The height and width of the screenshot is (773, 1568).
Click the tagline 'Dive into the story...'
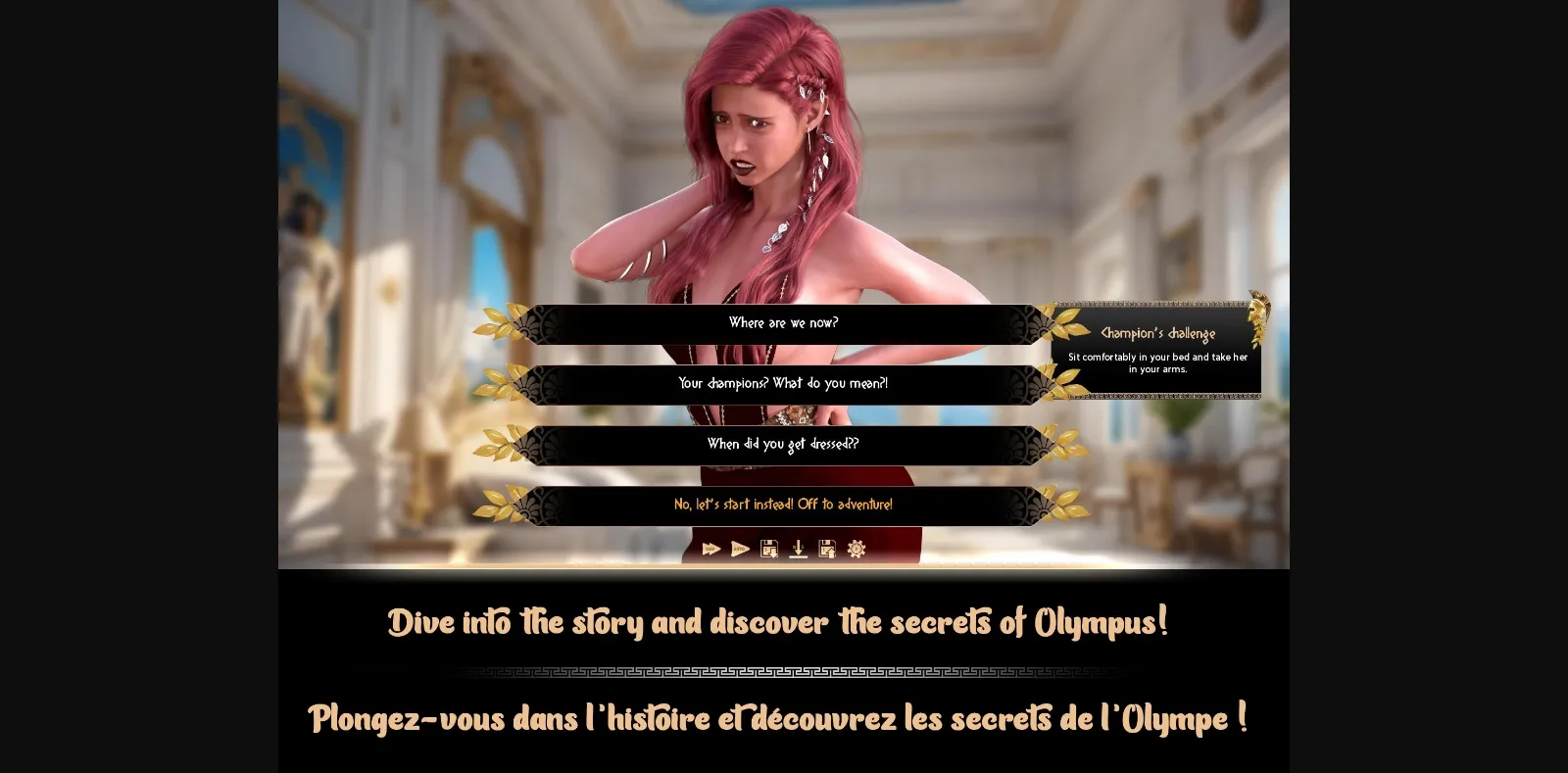pos(779,620)
